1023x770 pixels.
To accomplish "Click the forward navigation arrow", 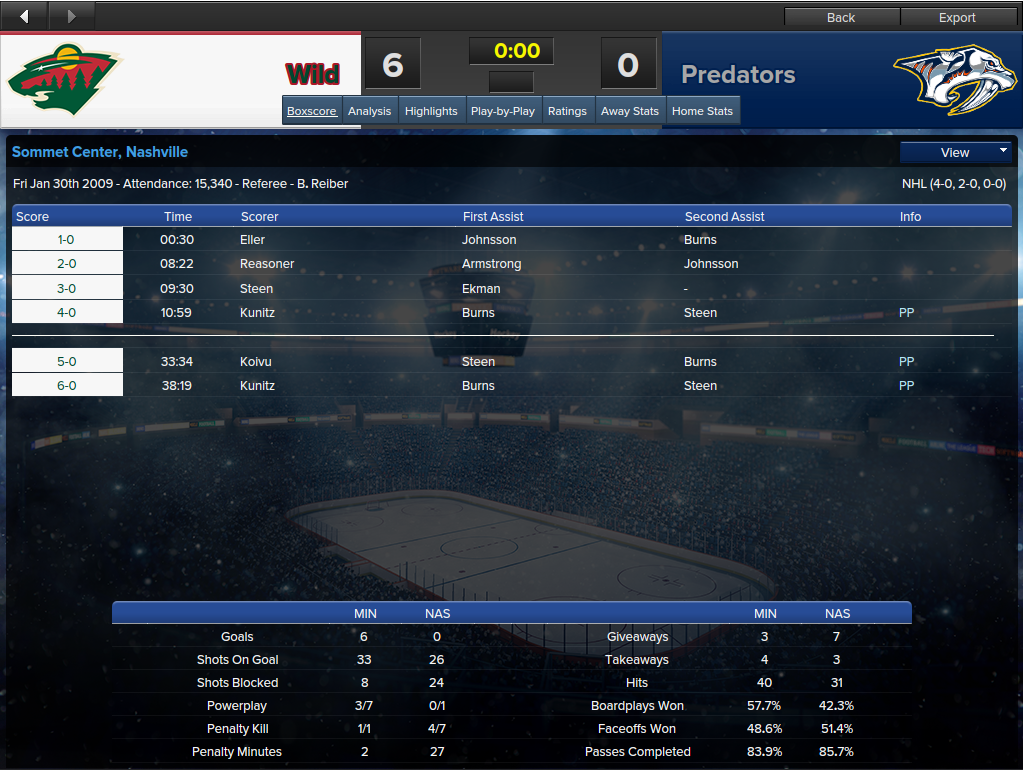I will tap(71, 16).
